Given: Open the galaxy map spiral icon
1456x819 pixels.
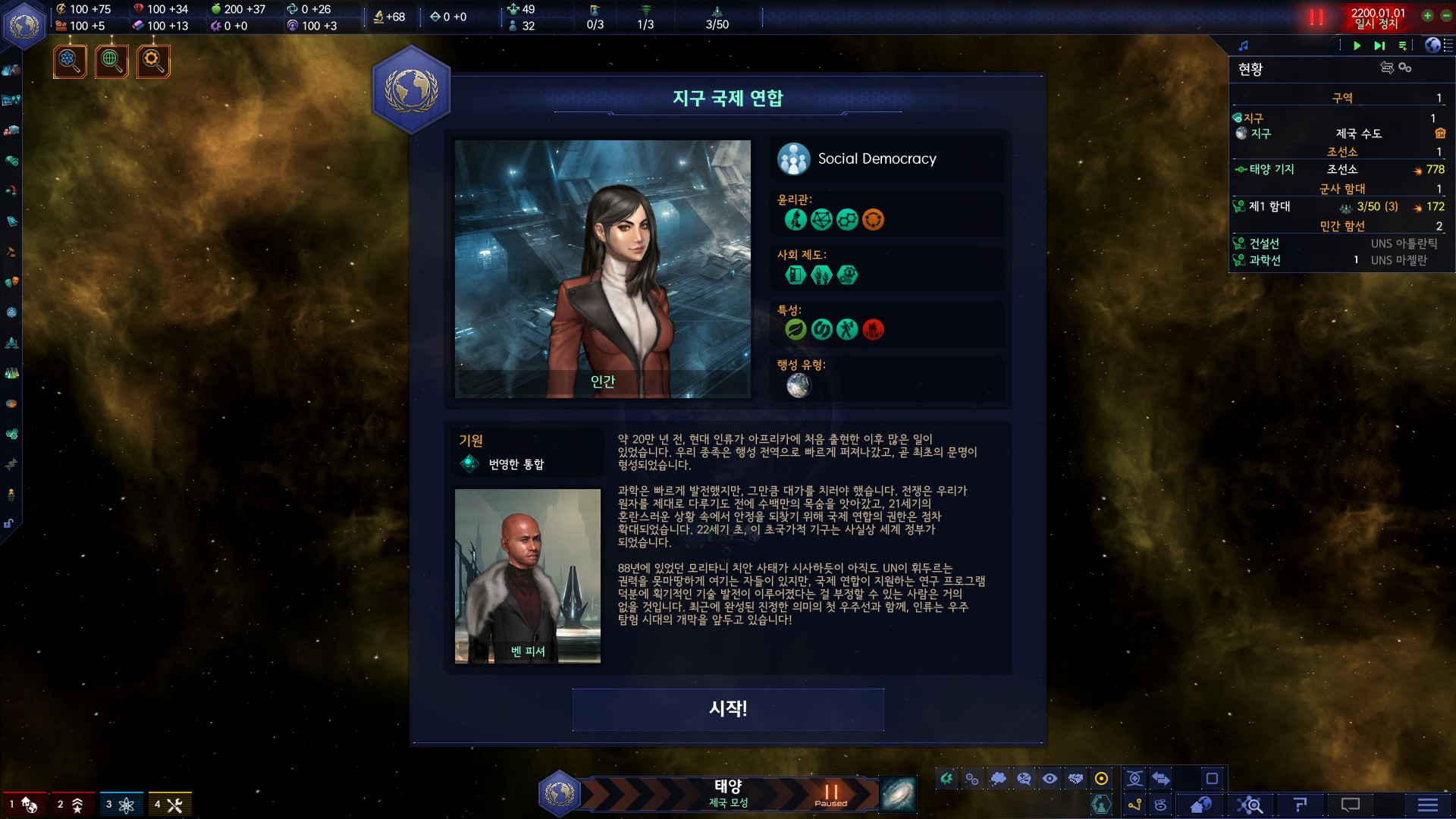Looking at the screenshot, I should (898, 794).
